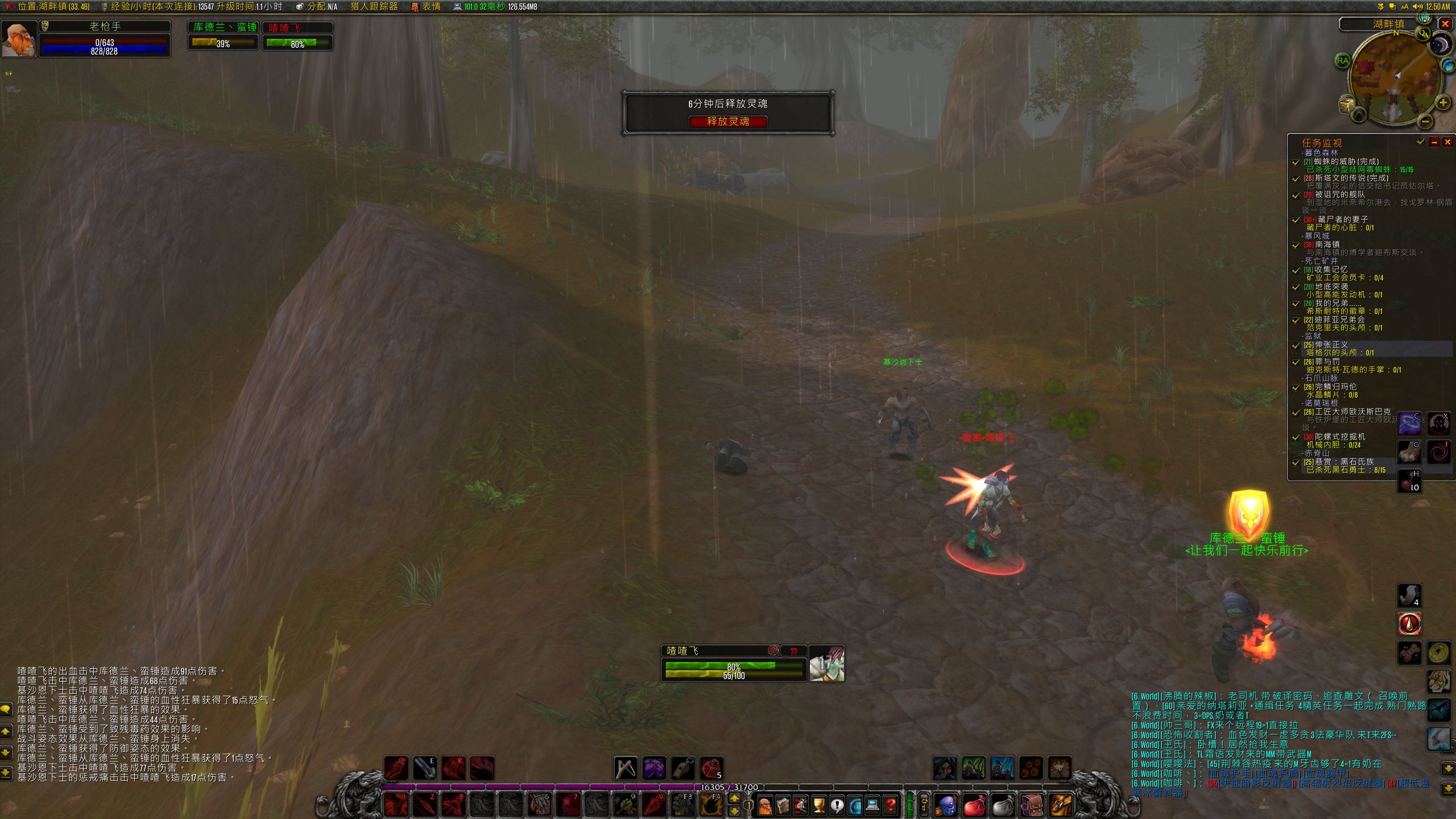Image resolution: width=1456 pixels, height=819 pixels.
Task: Zoom in the minimap with plus button
Action: 1443,103
